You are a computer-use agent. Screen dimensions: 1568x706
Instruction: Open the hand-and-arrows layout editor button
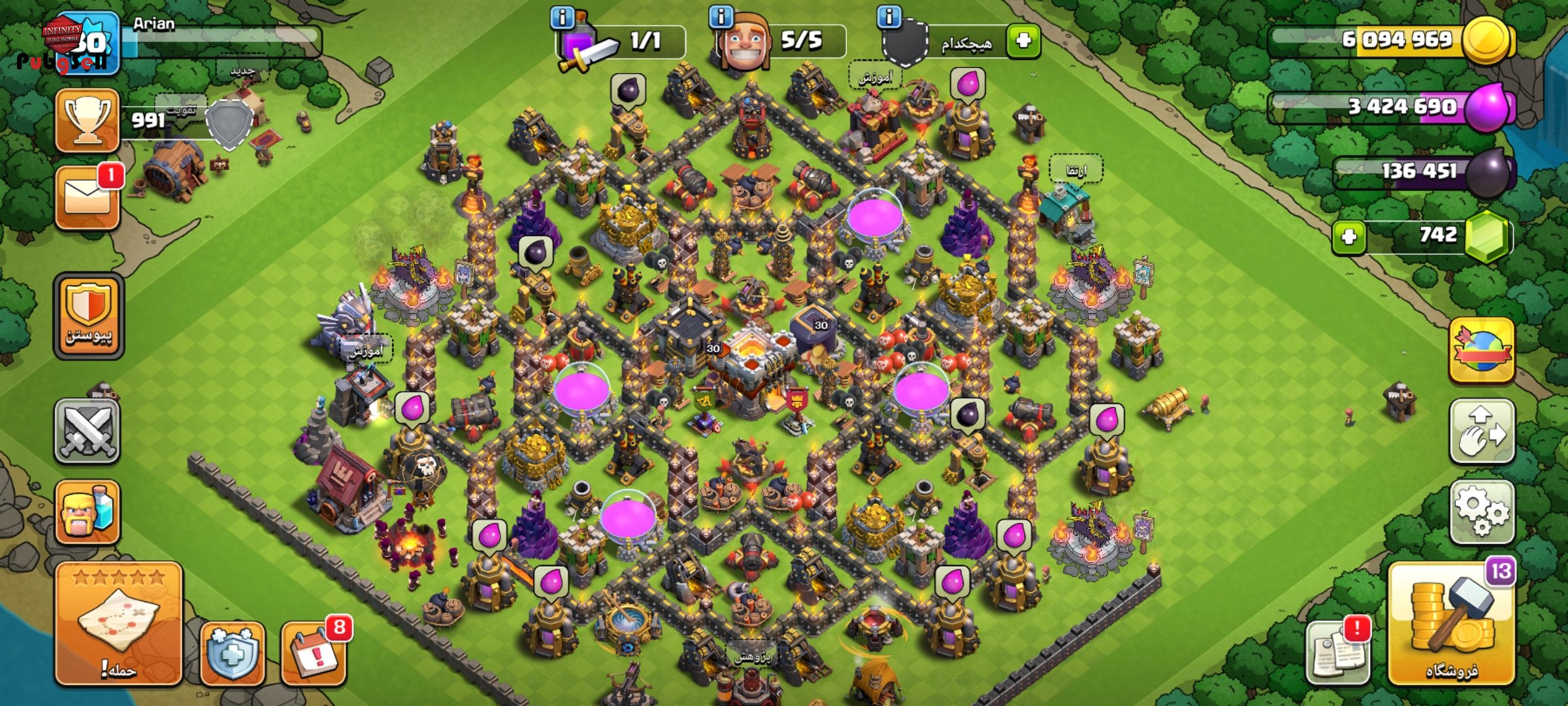[1481, 431]
